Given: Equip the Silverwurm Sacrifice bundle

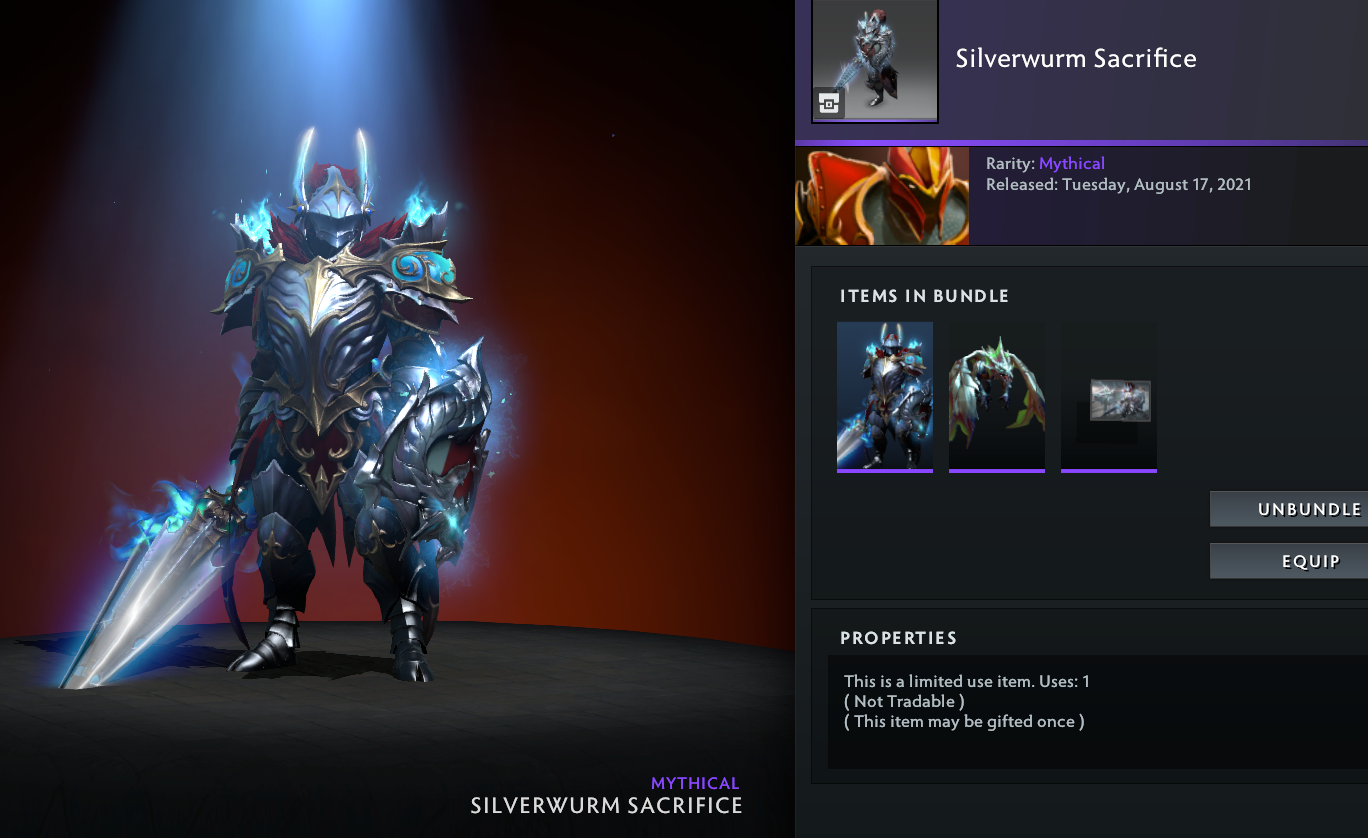Looking at the screenshot, I should pyautogui.click(x=1289, y=561).
